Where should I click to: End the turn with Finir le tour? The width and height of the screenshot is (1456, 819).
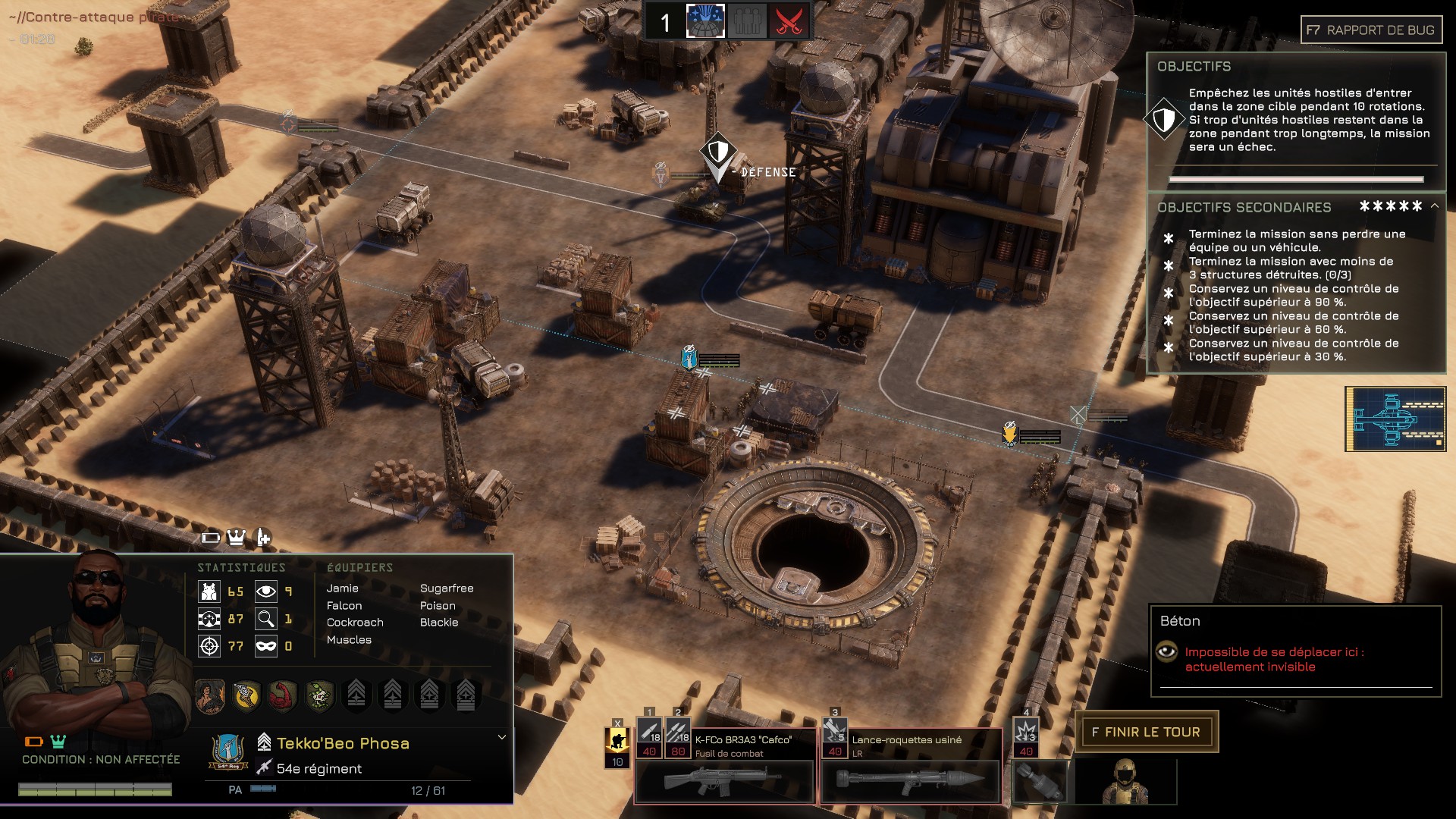[x=1146, y=732]
